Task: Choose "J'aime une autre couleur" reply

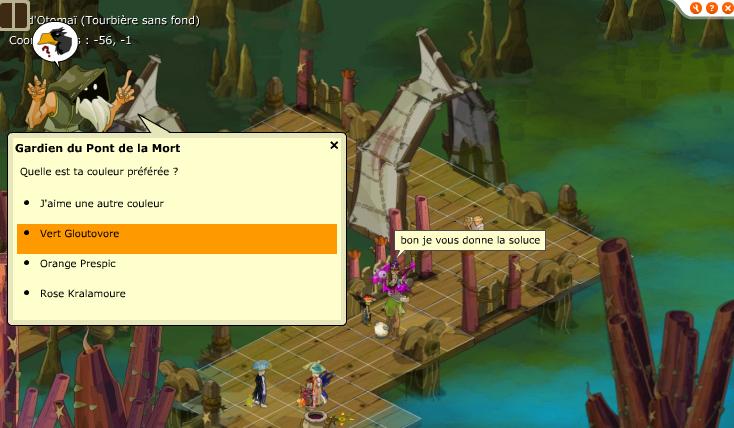Action: point(101,203)
